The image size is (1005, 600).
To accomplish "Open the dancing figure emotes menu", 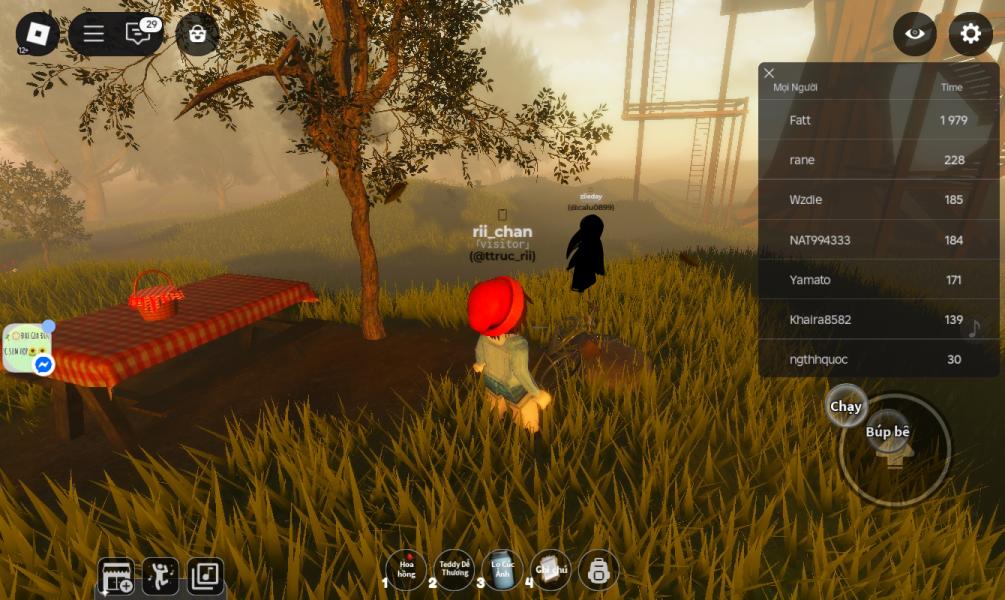I will point(161,575).
